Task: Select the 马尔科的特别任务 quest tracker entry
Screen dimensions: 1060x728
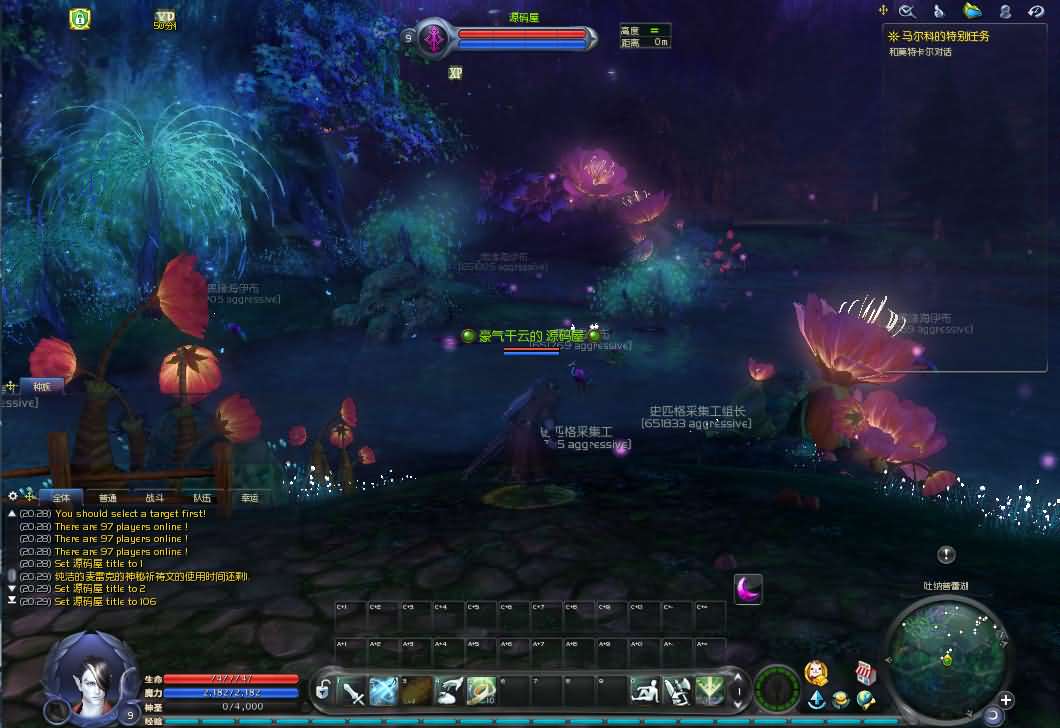Action: coord(944,36)
